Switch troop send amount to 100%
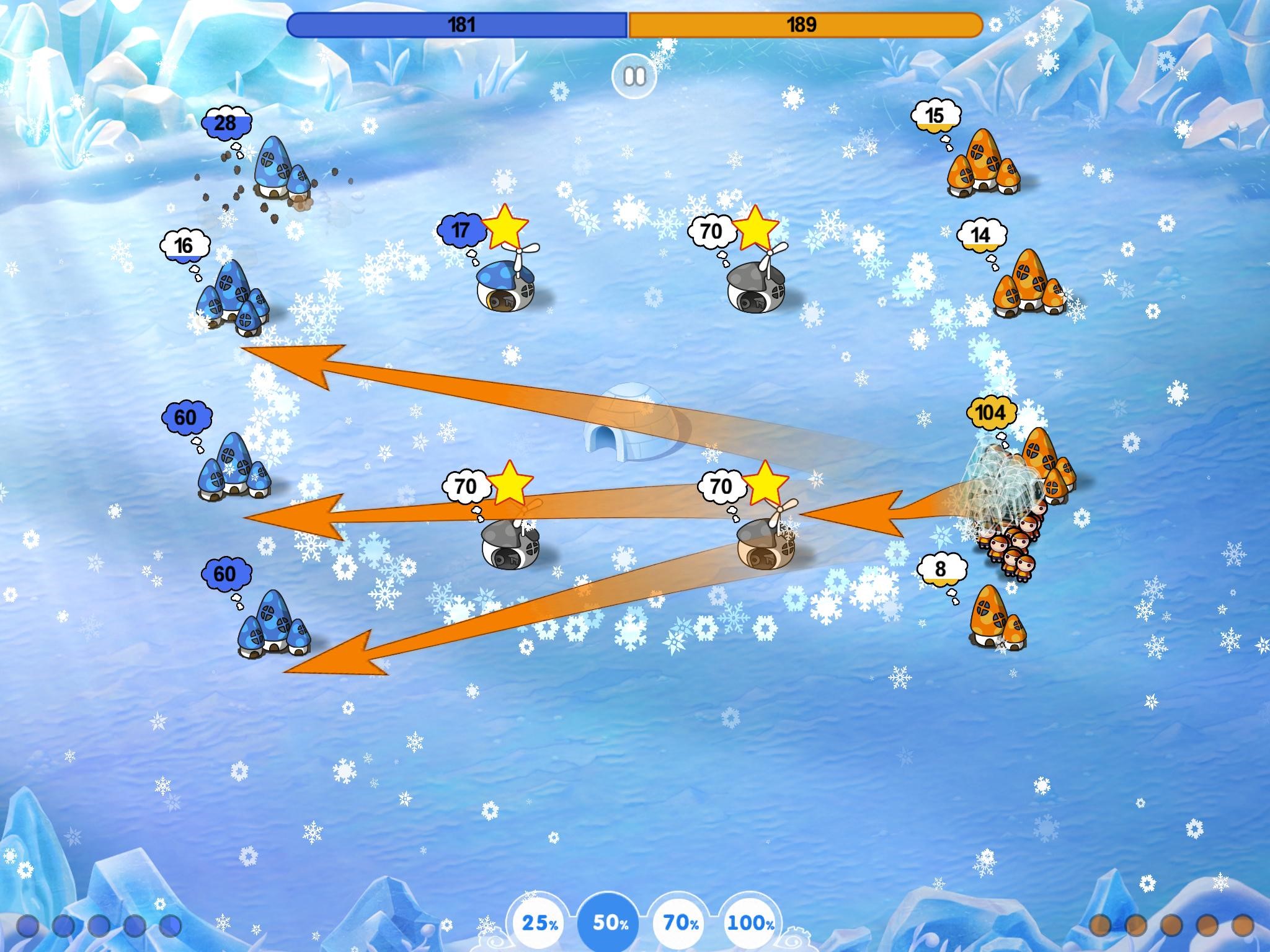 pos(751,923)
